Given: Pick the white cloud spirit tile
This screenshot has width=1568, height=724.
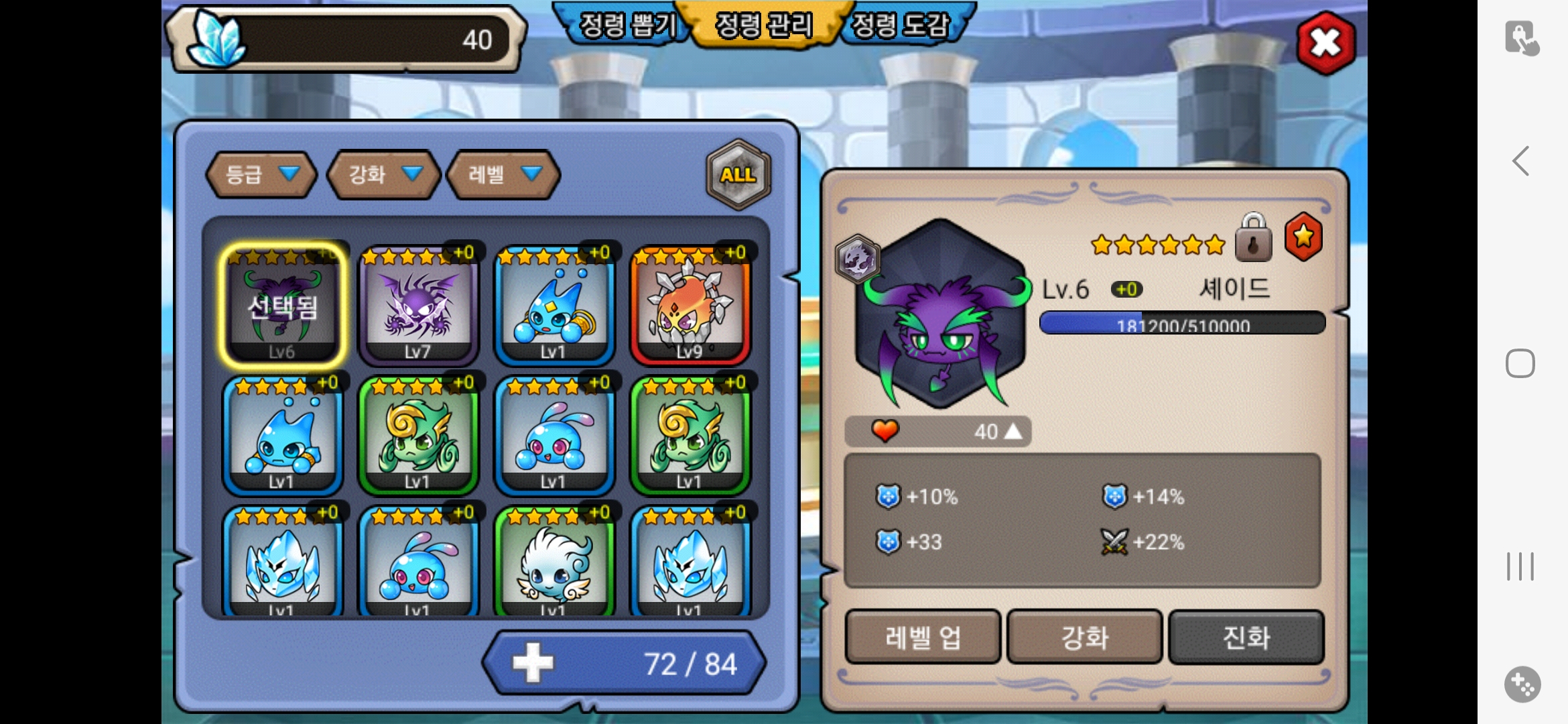Looking at the screenshot, I should [554, 563].
